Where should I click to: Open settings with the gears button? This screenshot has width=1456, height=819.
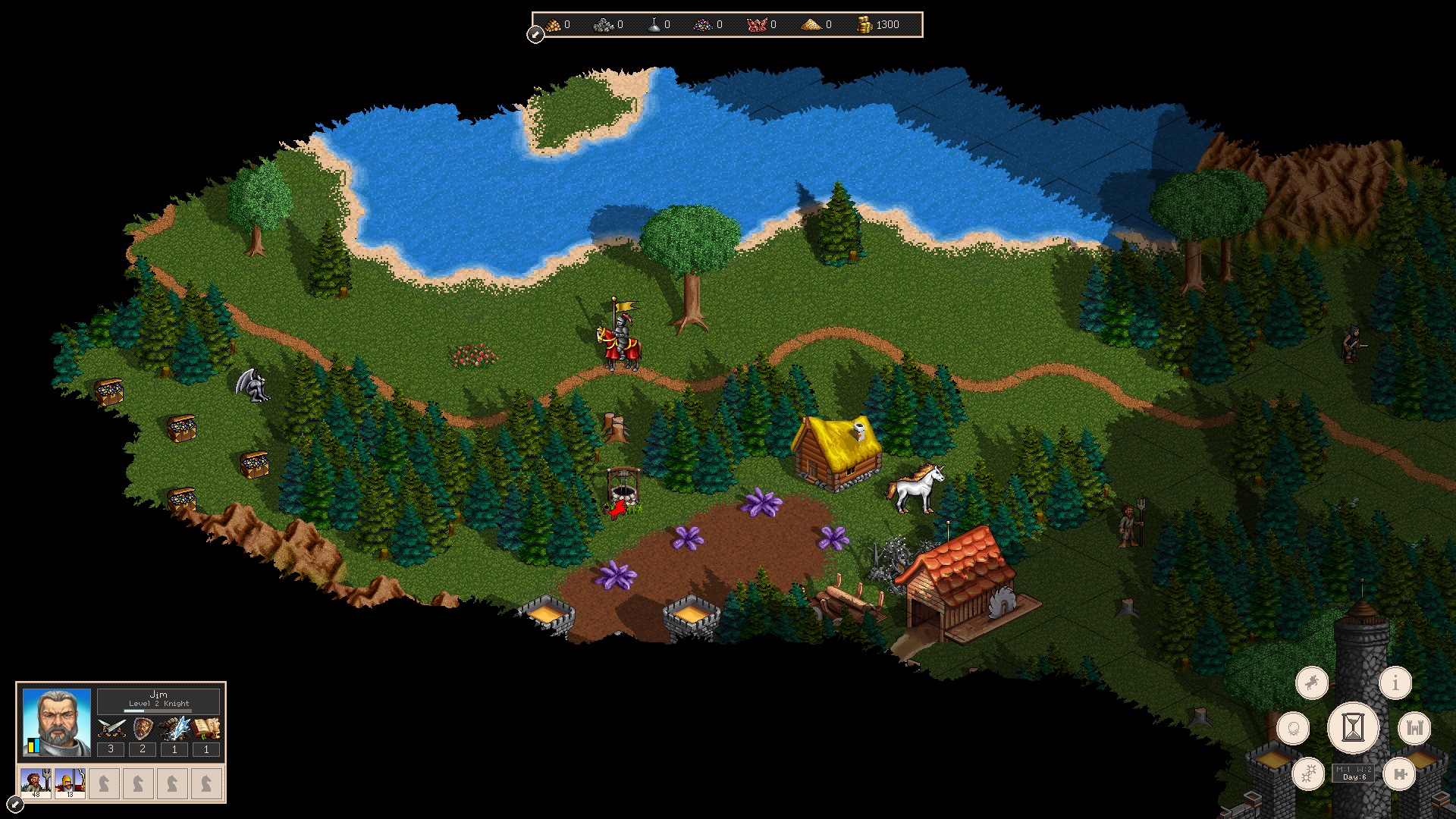[x=1309, y=774]
